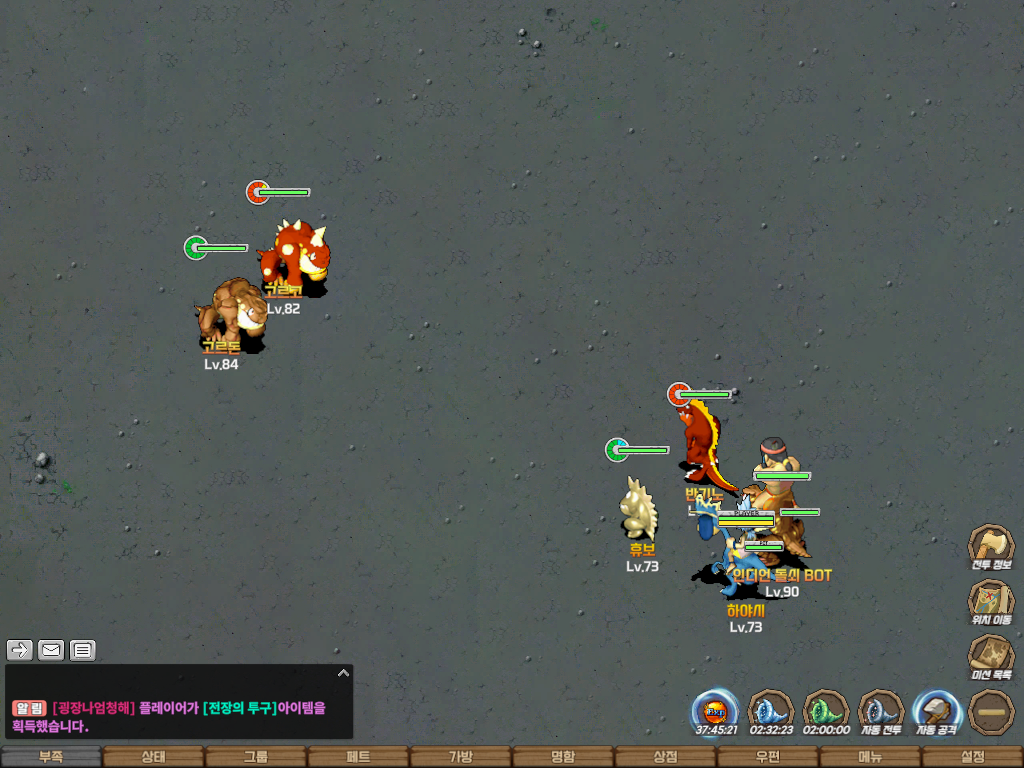Collapse the icon bar with minus button
Viewport: 1024px width, 768px height.
991,712
